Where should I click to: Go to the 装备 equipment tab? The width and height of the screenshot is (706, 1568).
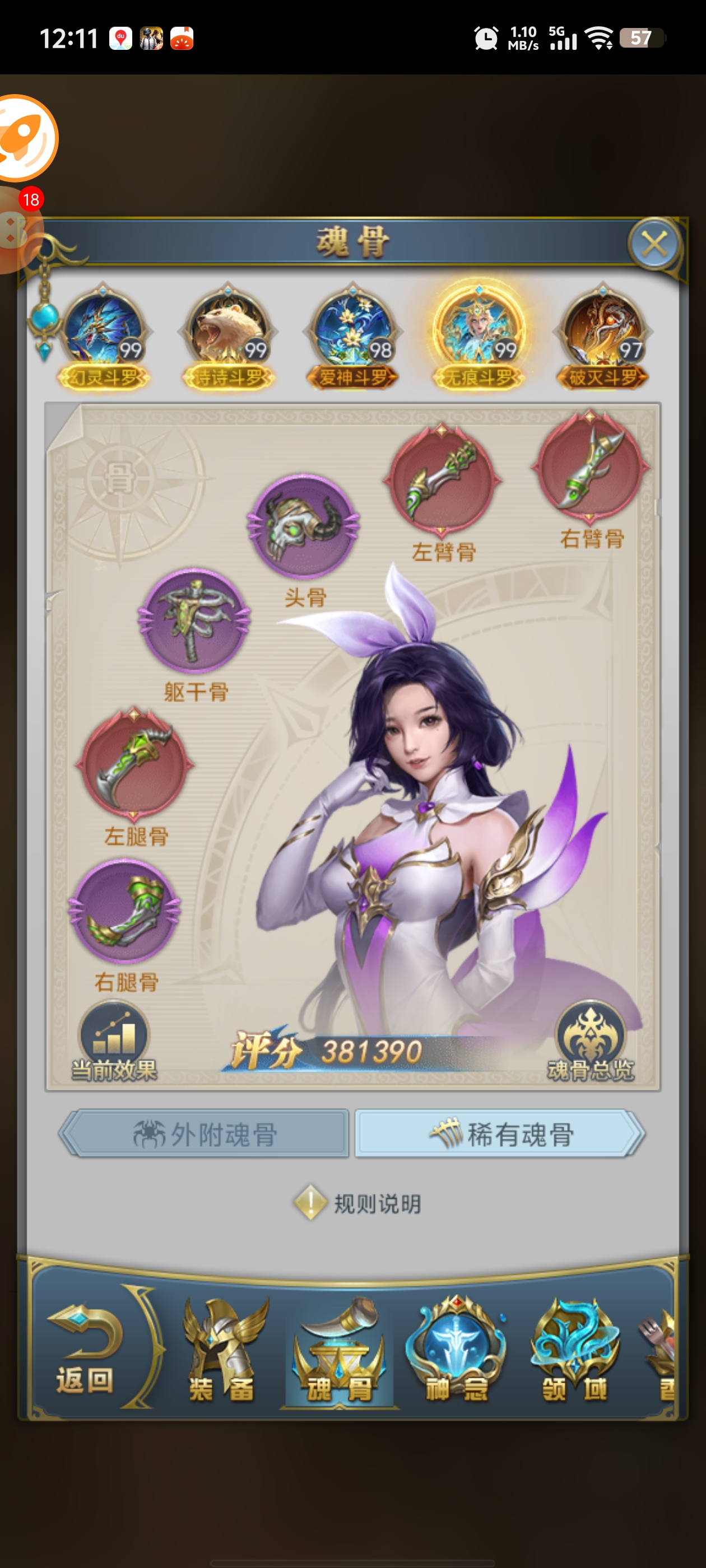pos(222,1349)
